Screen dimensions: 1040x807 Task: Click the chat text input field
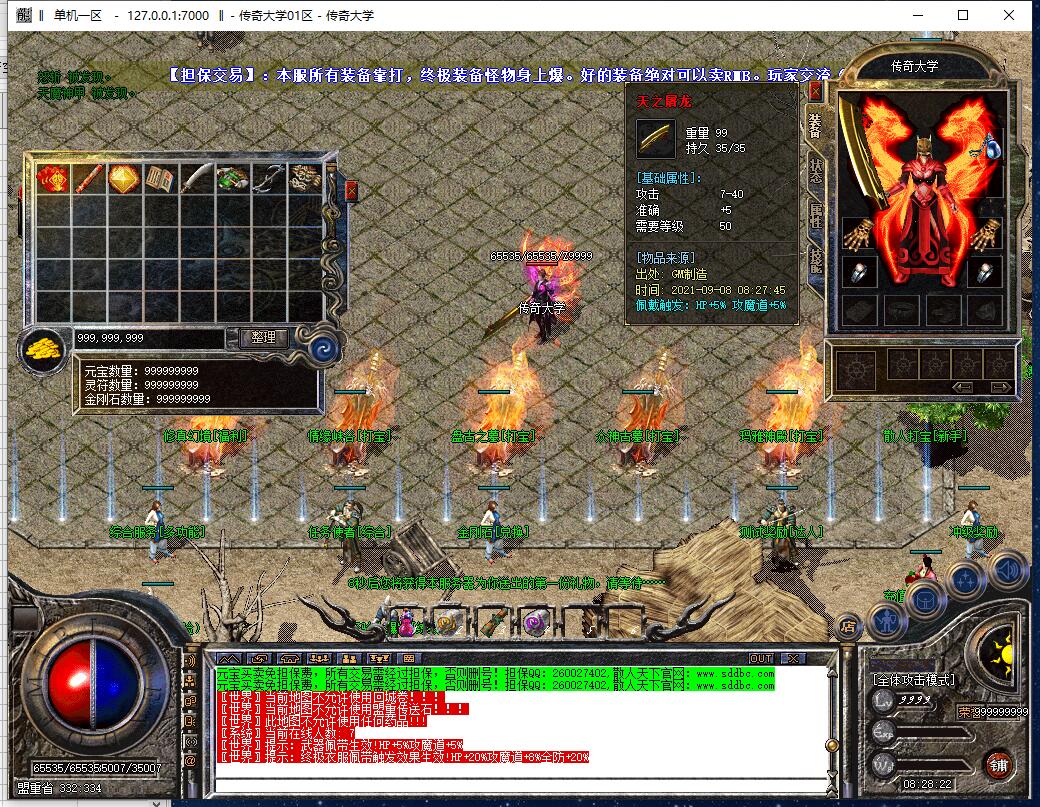click(520, 782)
